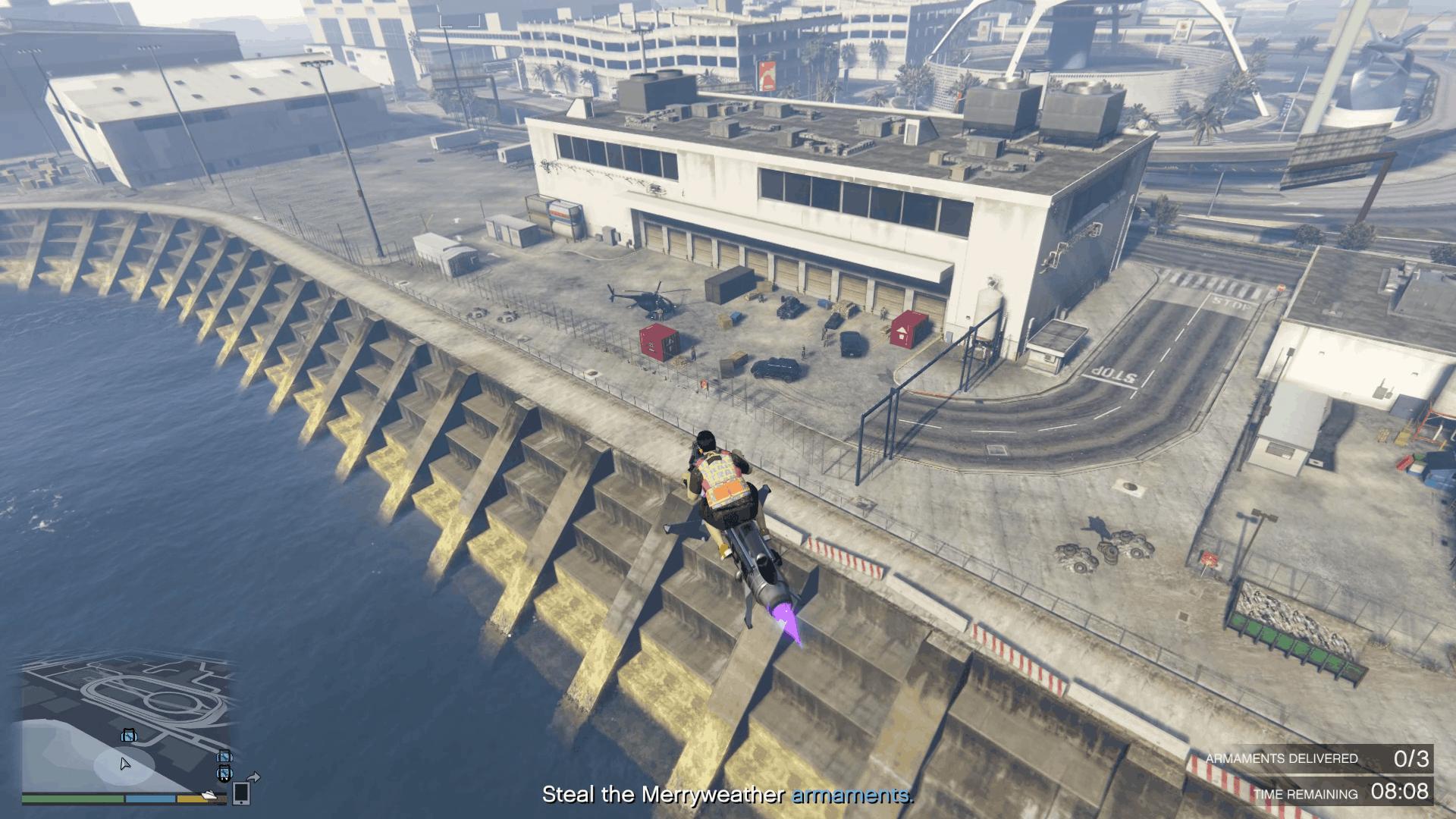Image resolution: width=1456 pixels, height=819 pixels.
Task: Click the white curved arrow icon above the phone
Action: coord(253,777)
